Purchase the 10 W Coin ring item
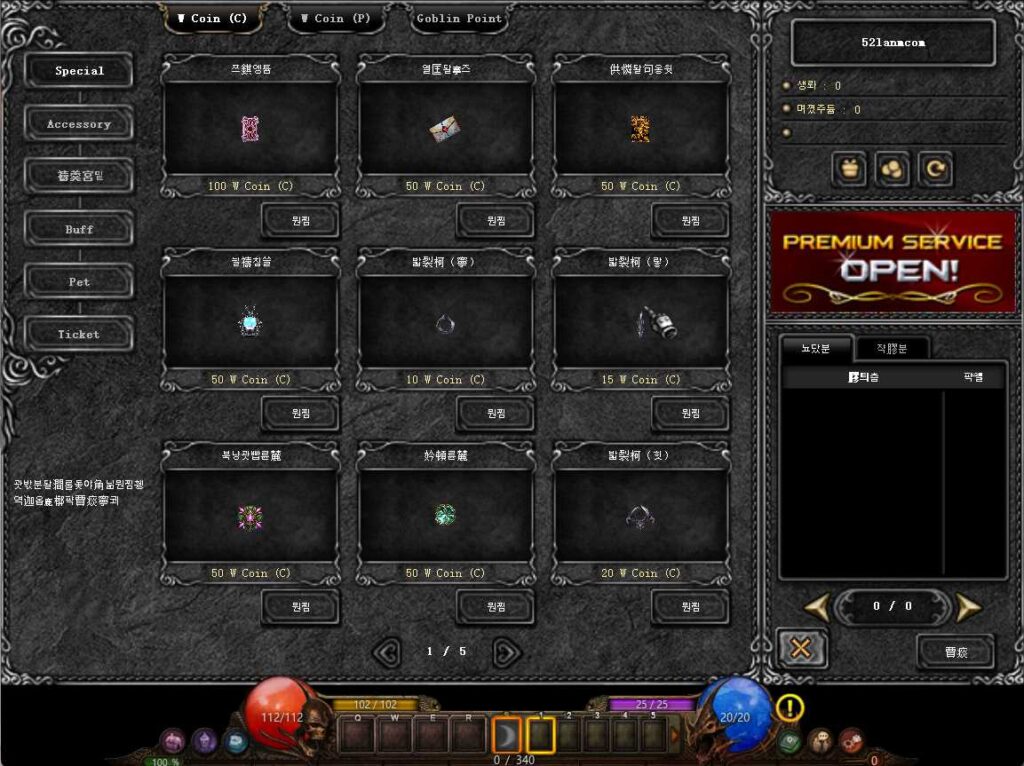Viewport: 1024px width, 766px height. click(x=495, y=413)
